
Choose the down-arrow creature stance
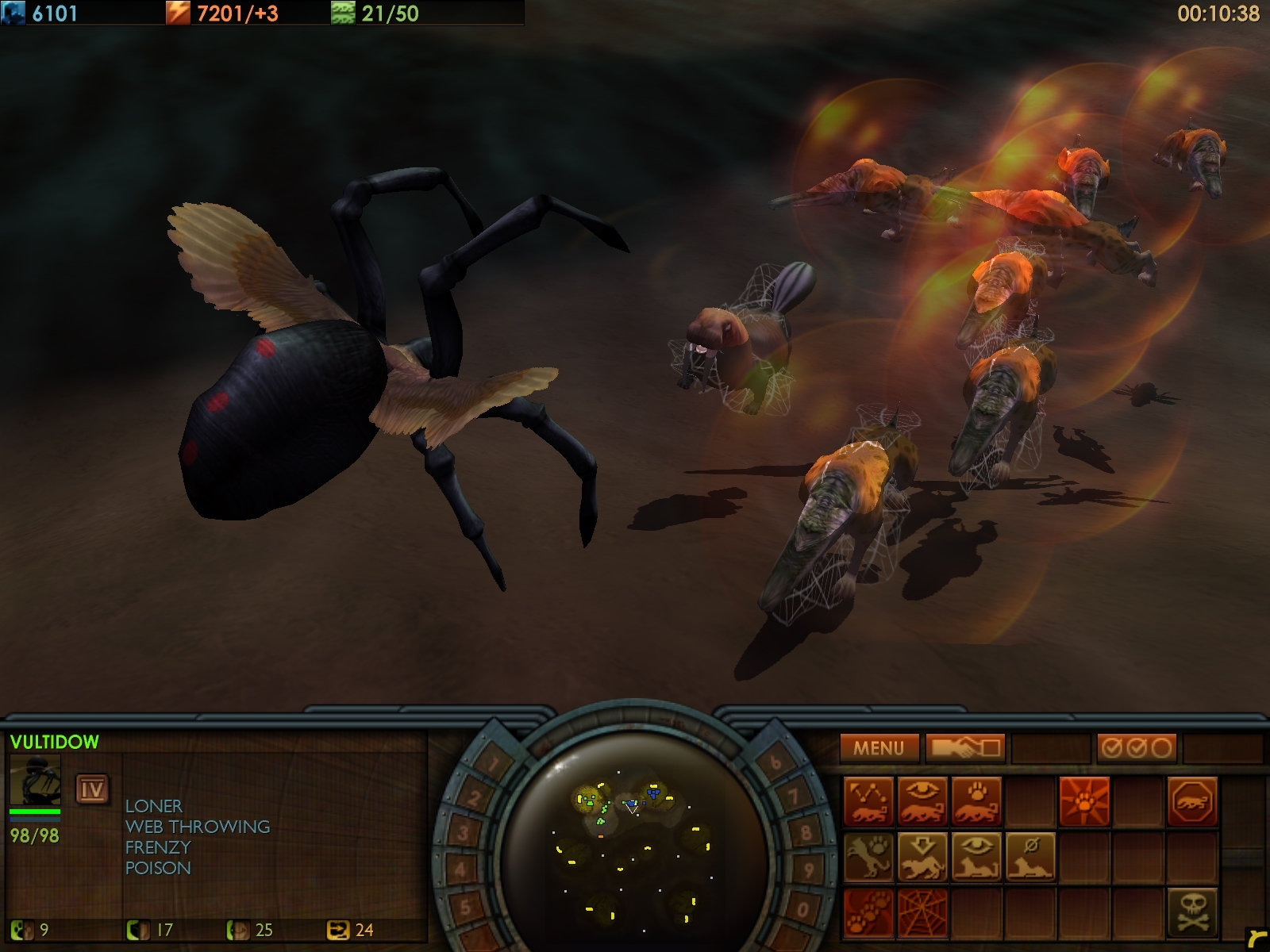(x=922, y=857)
